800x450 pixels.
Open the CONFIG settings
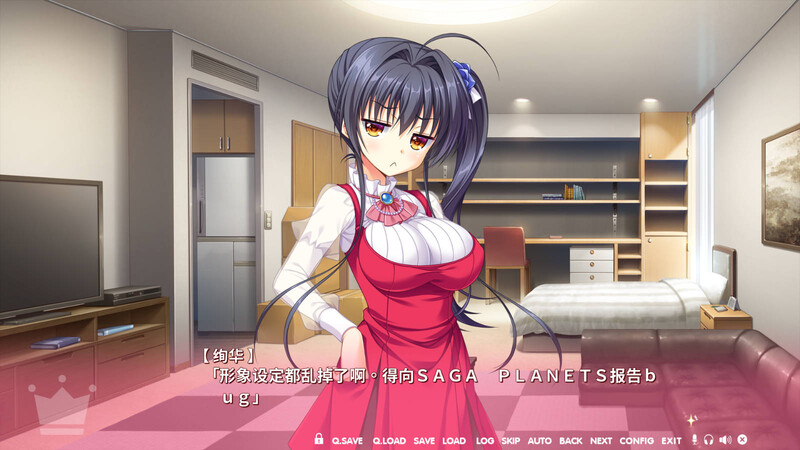tap(636, 440)
